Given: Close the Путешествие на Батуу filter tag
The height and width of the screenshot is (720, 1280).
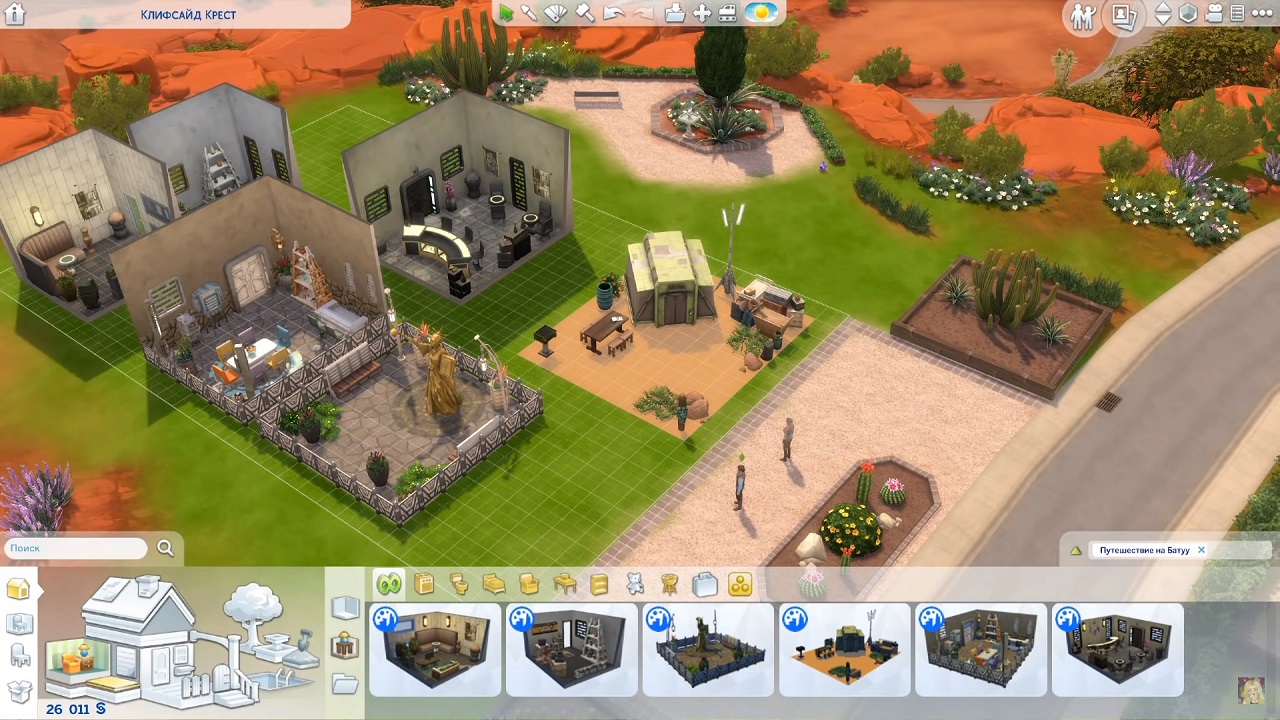Looking at the screenshot, I should (x=1201, y=550).
